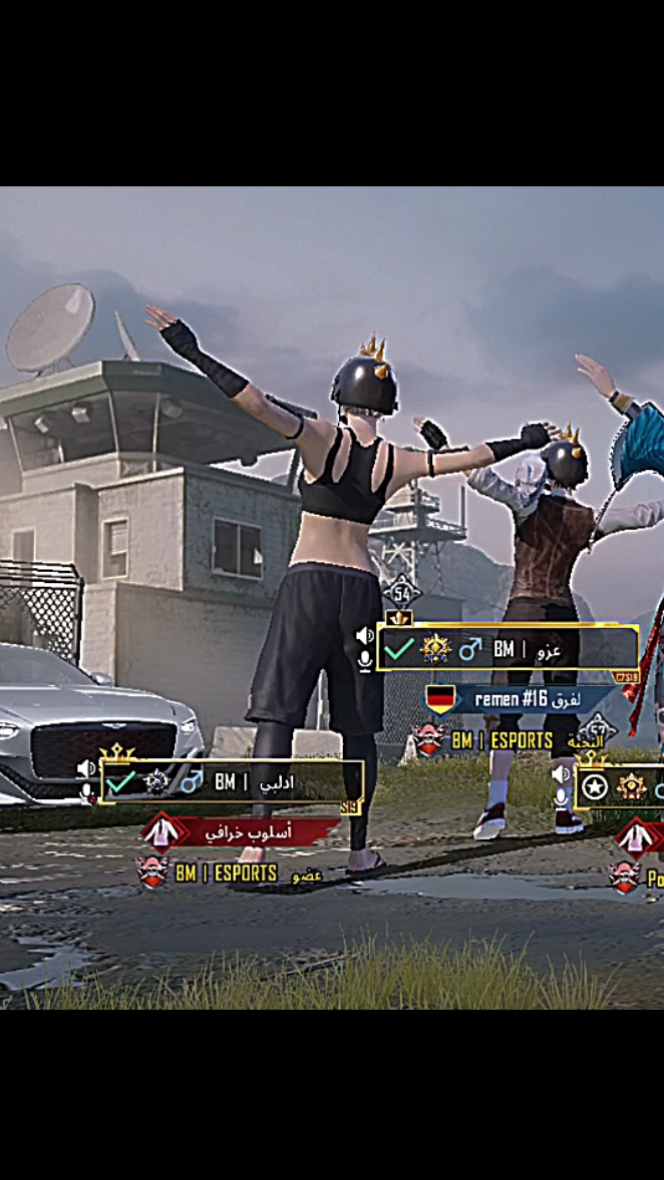Toggle speaker icon beside BM عزو plate
This screenshot has width=664, height=1180.
point(365,636)
